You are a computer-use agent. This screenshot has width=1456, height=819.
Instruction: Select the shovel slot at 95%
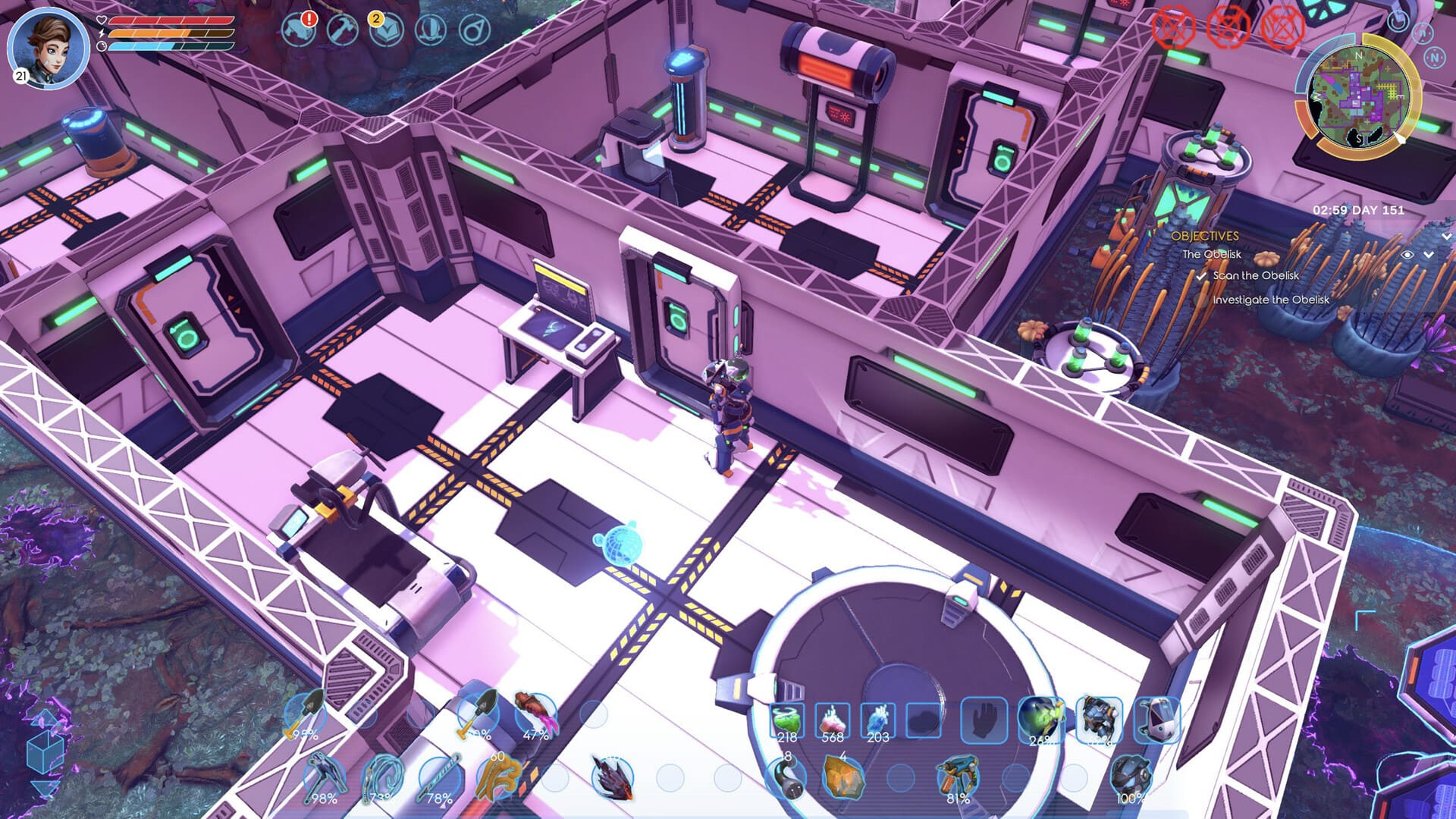coord(305,715)
